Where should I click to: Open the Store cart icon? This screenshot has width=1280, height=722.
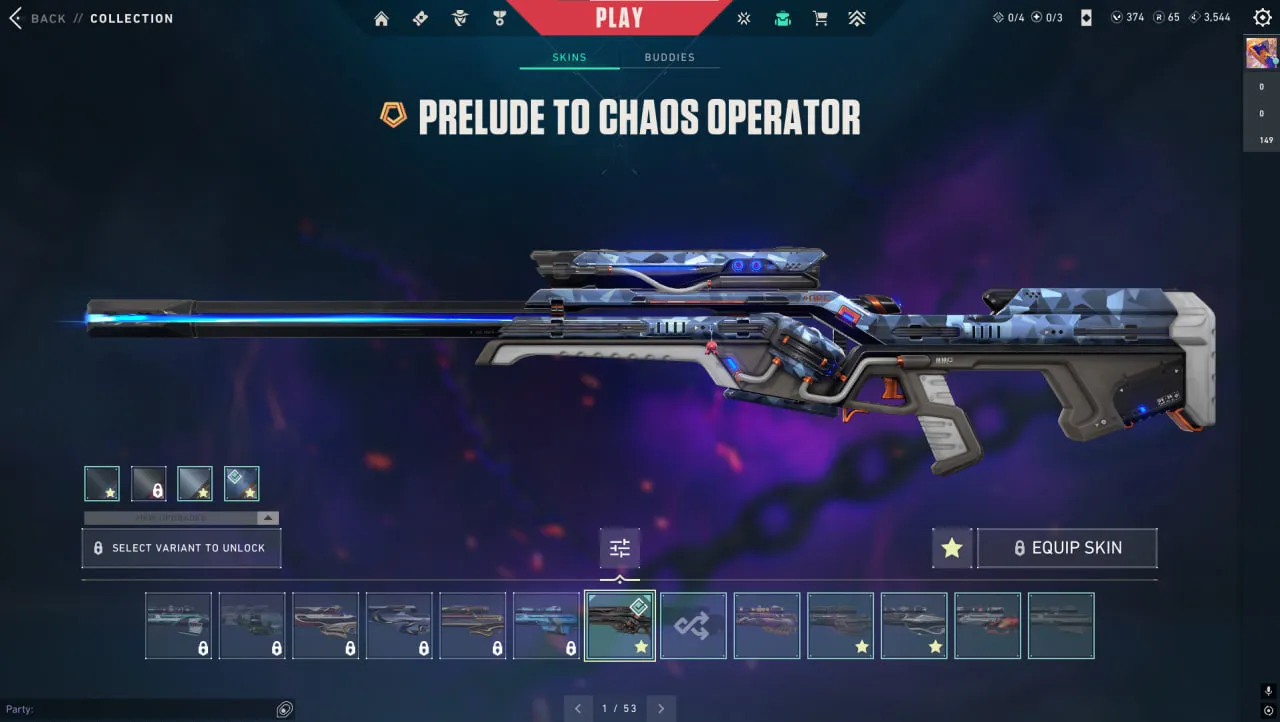tap(820, 18)
